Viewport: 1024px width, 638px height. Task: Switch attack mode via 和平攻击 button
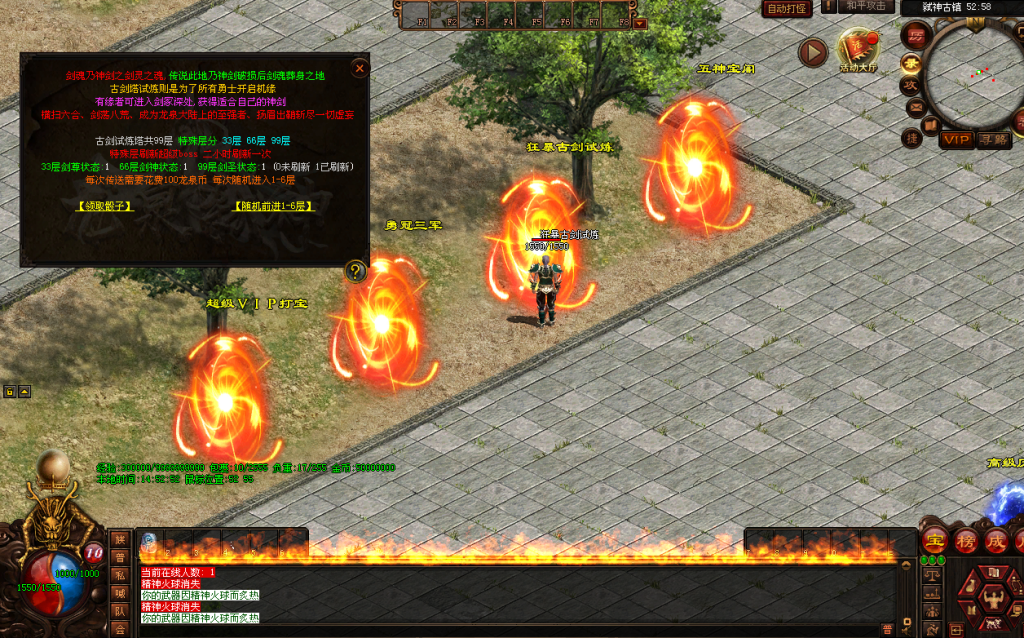click(863, 7)
